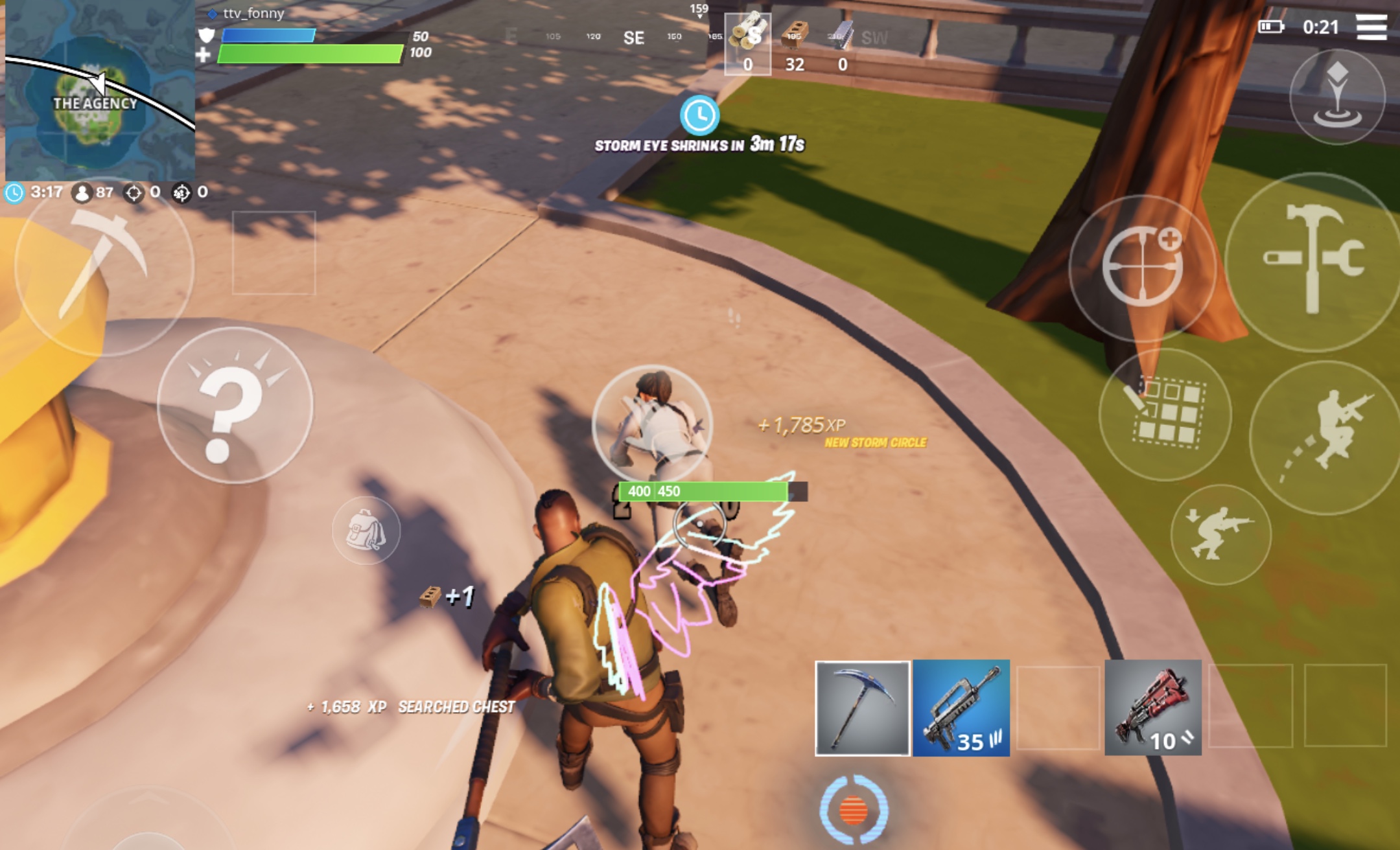Toggle aim-down-sights crosshair button

coord(1142,267)
